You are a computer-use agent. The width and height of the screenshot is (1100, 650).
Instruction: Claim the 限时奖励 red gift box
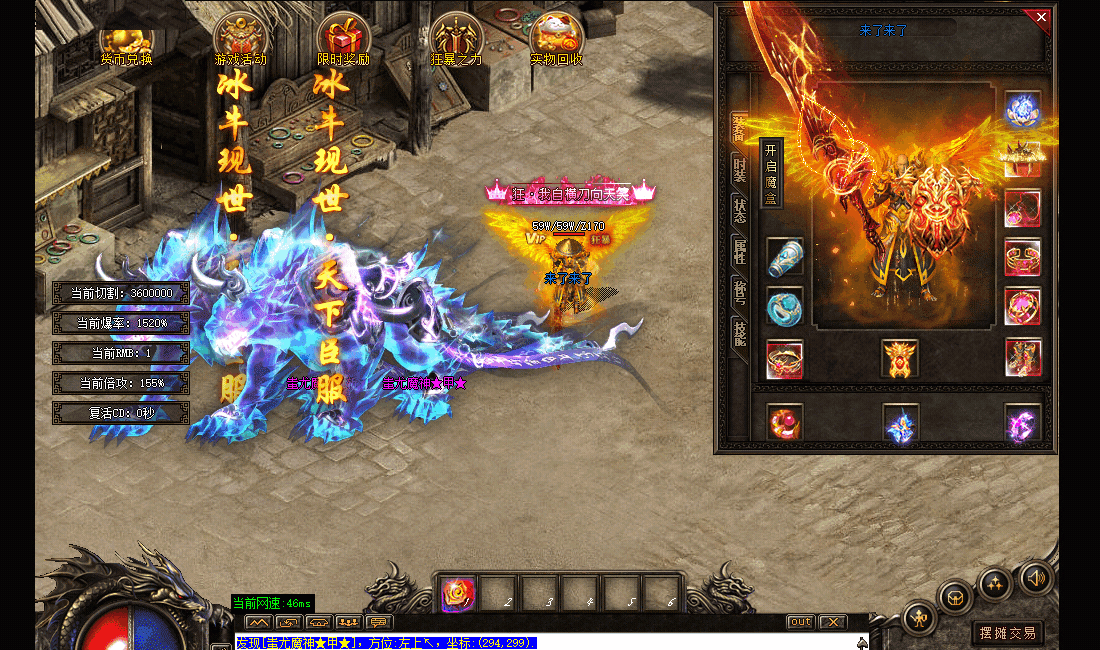point(343,40)
